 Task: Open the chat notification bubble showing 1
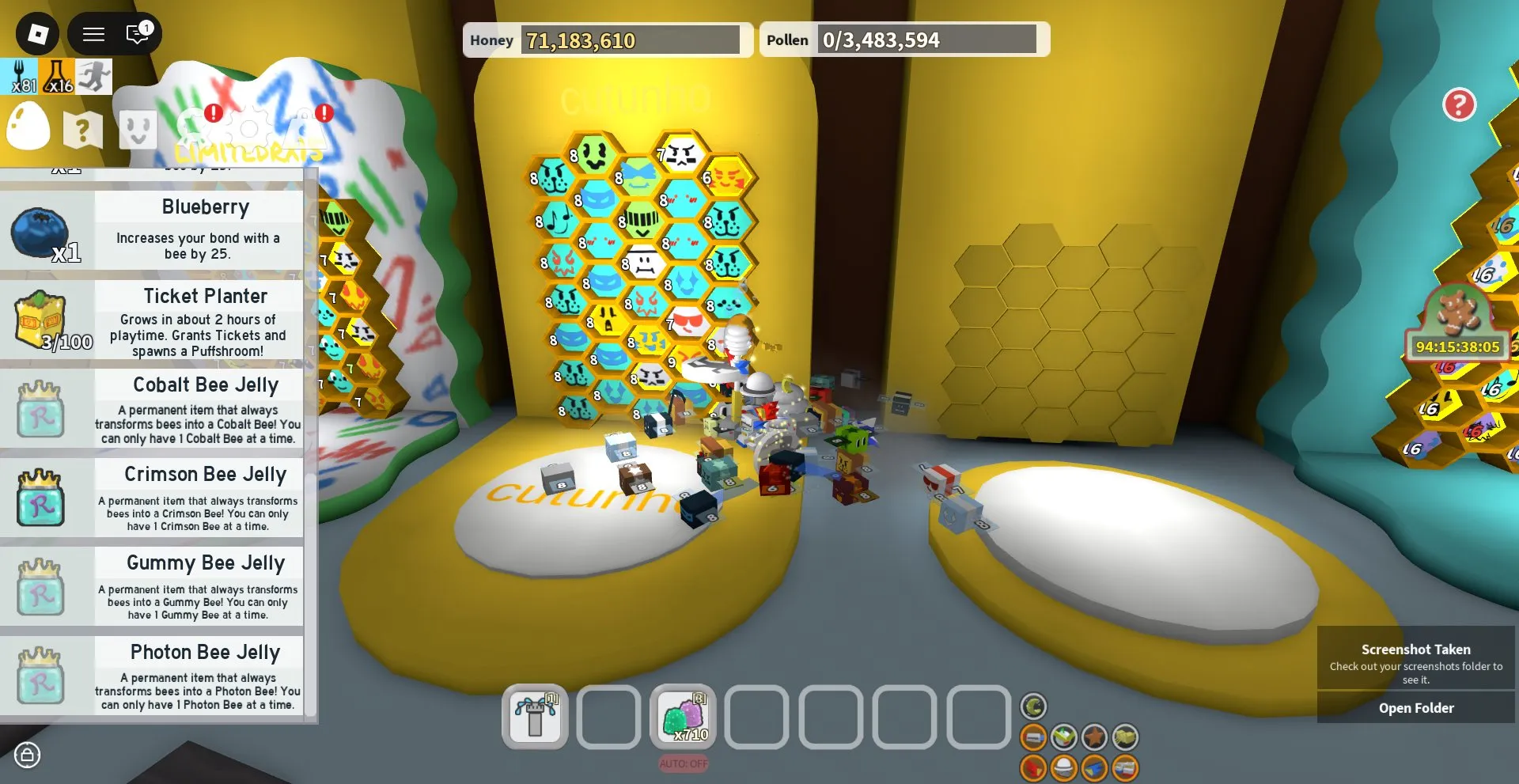click(x=136, y=33)
